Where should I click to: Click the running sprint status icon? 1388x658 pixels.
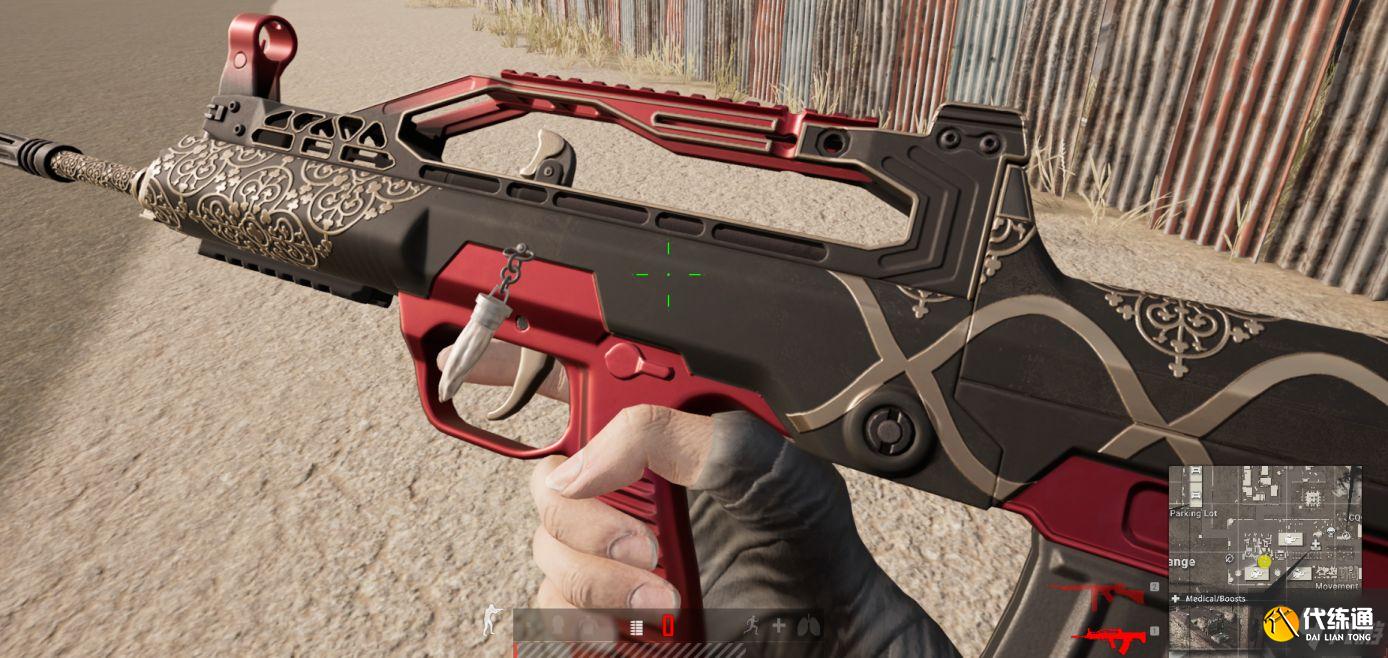[x=751, y=627]
